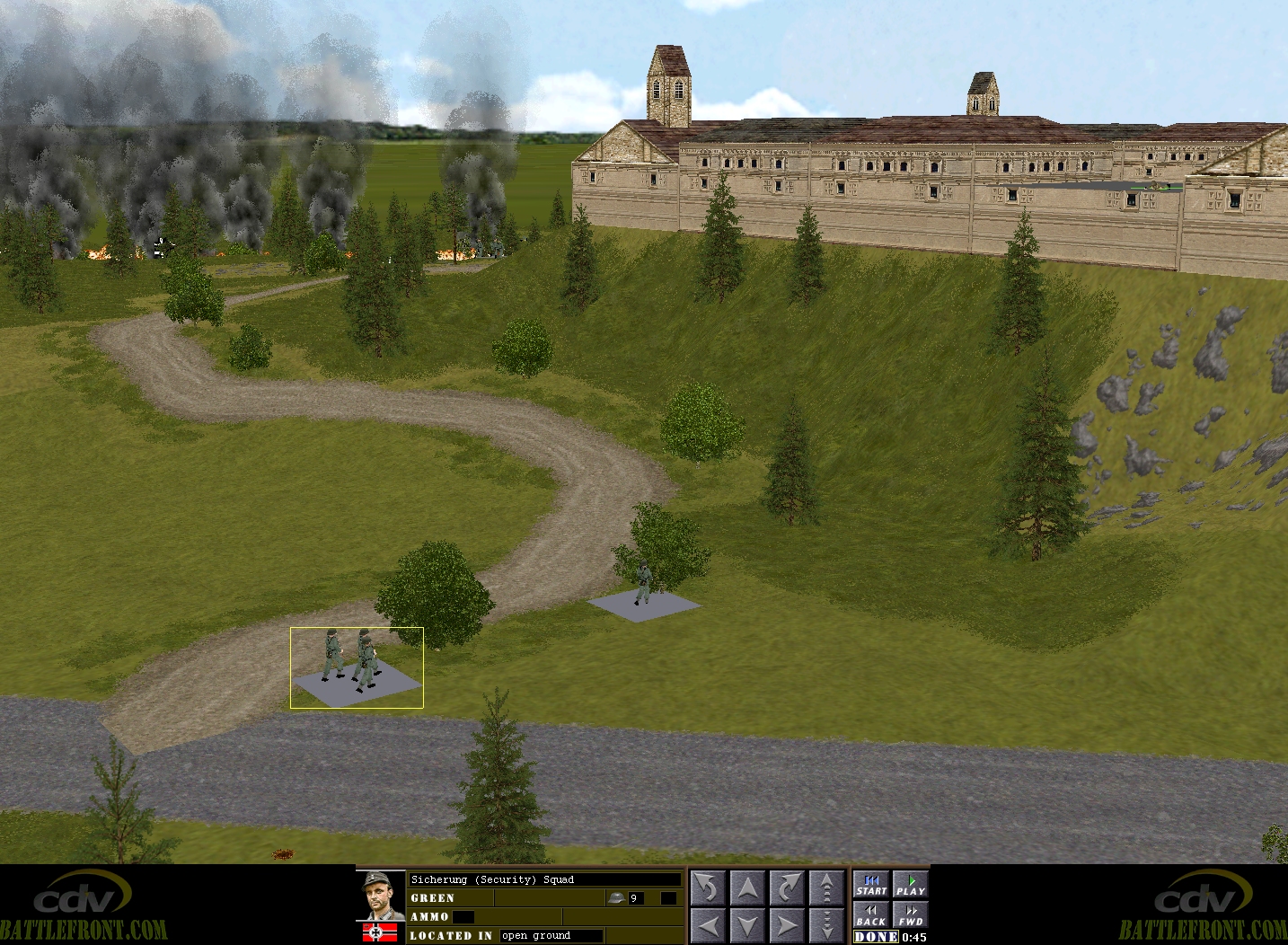Rotate camera left with curved arrow

(707, 888)
